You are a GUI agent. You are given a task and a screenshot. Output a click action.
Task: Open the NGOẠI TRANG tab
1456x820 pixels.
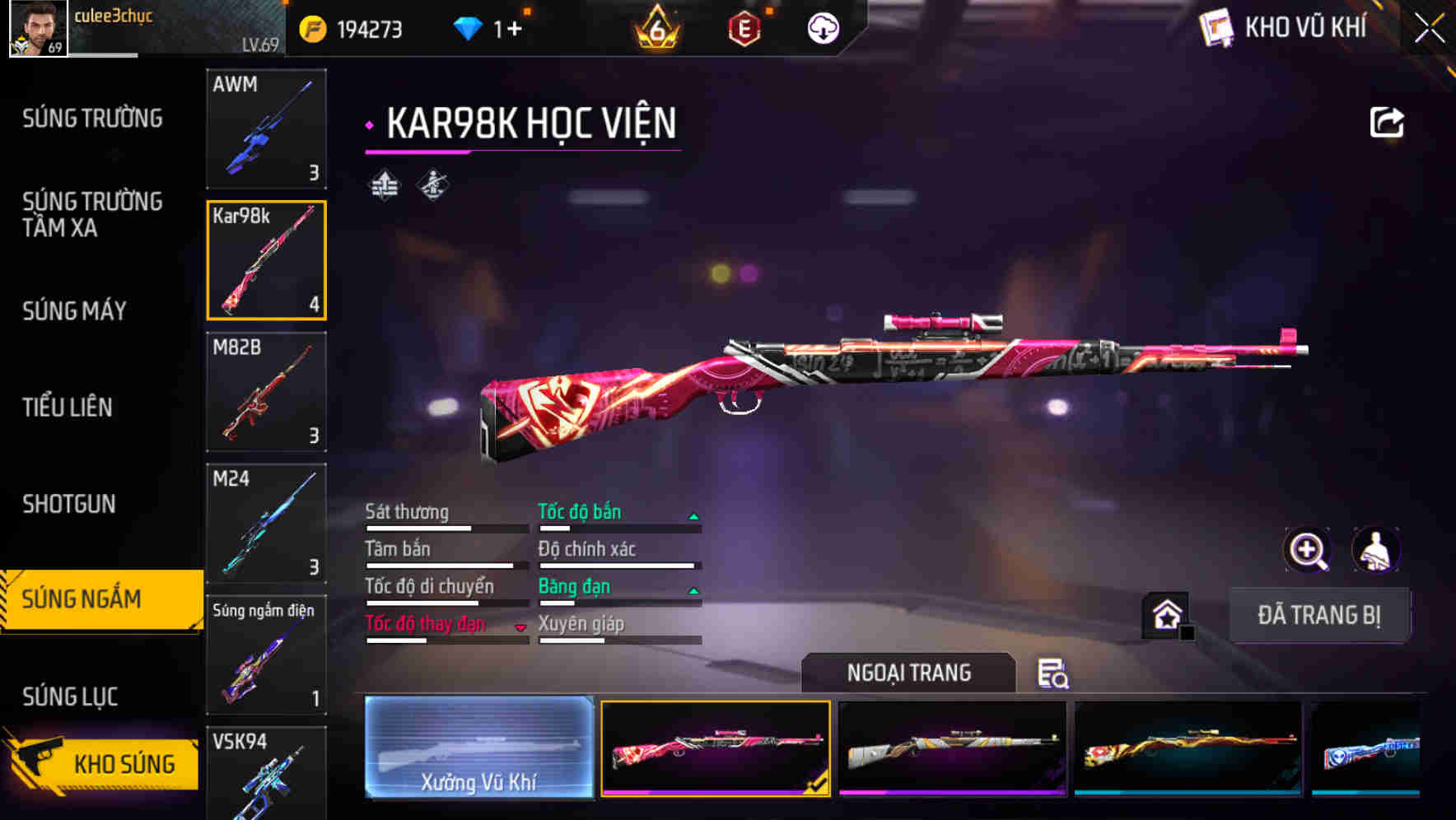[908, 673]
